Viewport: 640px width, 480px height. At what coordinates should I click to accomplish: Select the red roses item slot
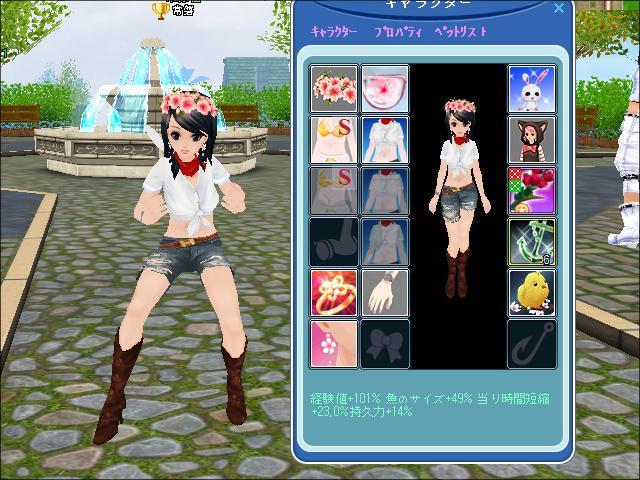[x=531, y=190]
